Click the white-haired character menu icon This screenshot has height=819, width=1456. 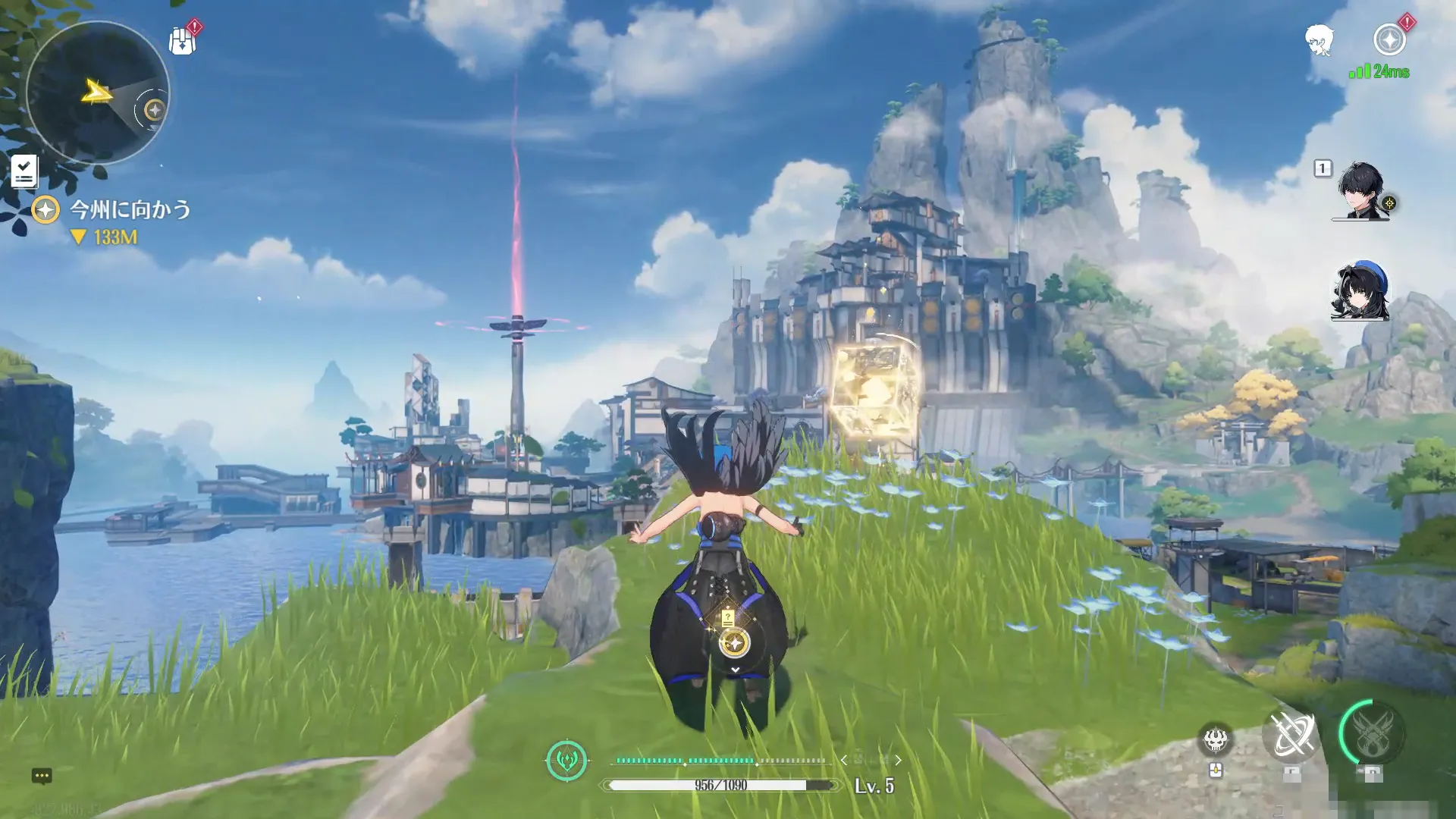click(1319, 40)
